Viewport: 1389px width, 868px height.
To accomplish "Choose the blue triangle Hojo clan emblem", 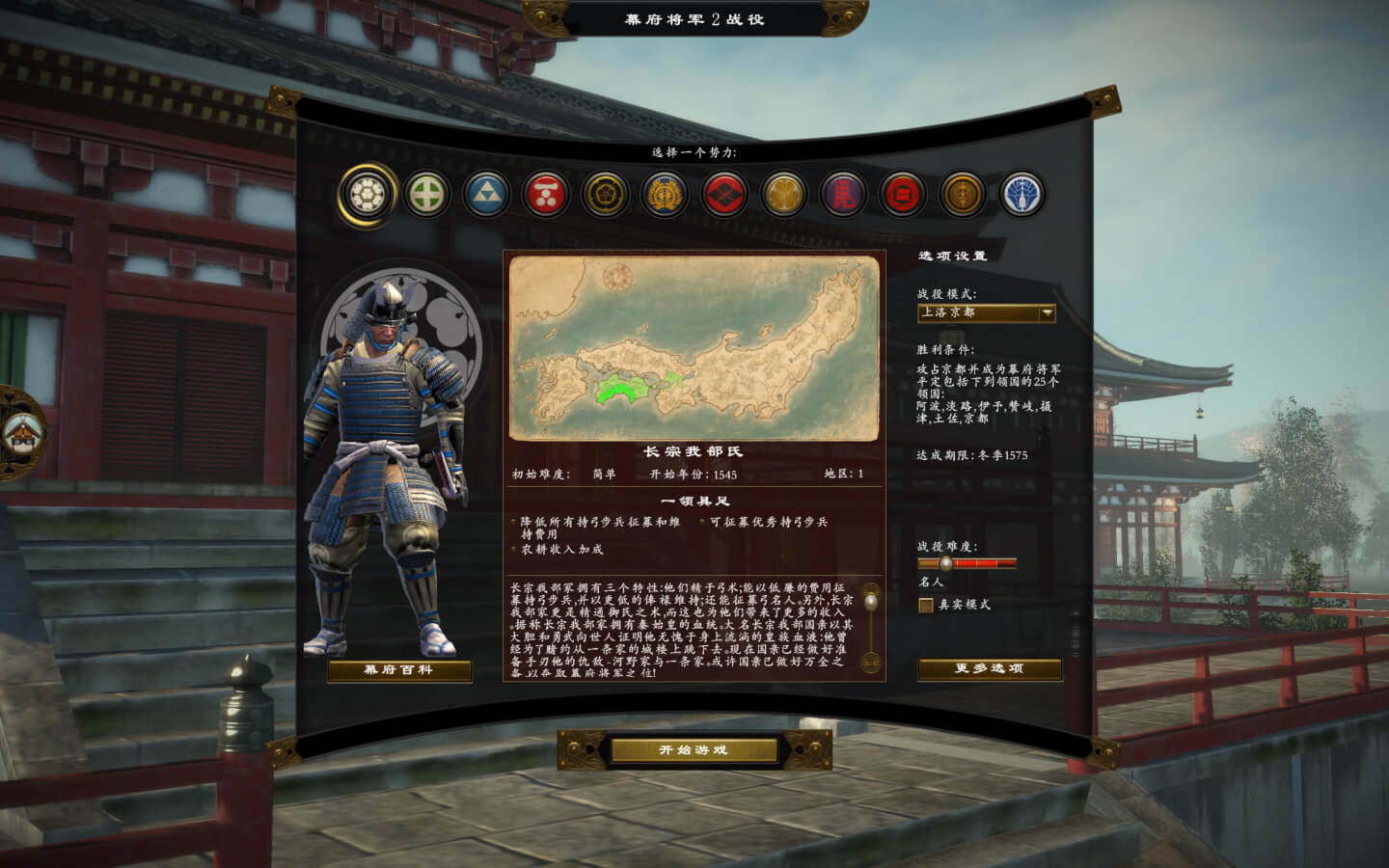I will click(486, 195).
